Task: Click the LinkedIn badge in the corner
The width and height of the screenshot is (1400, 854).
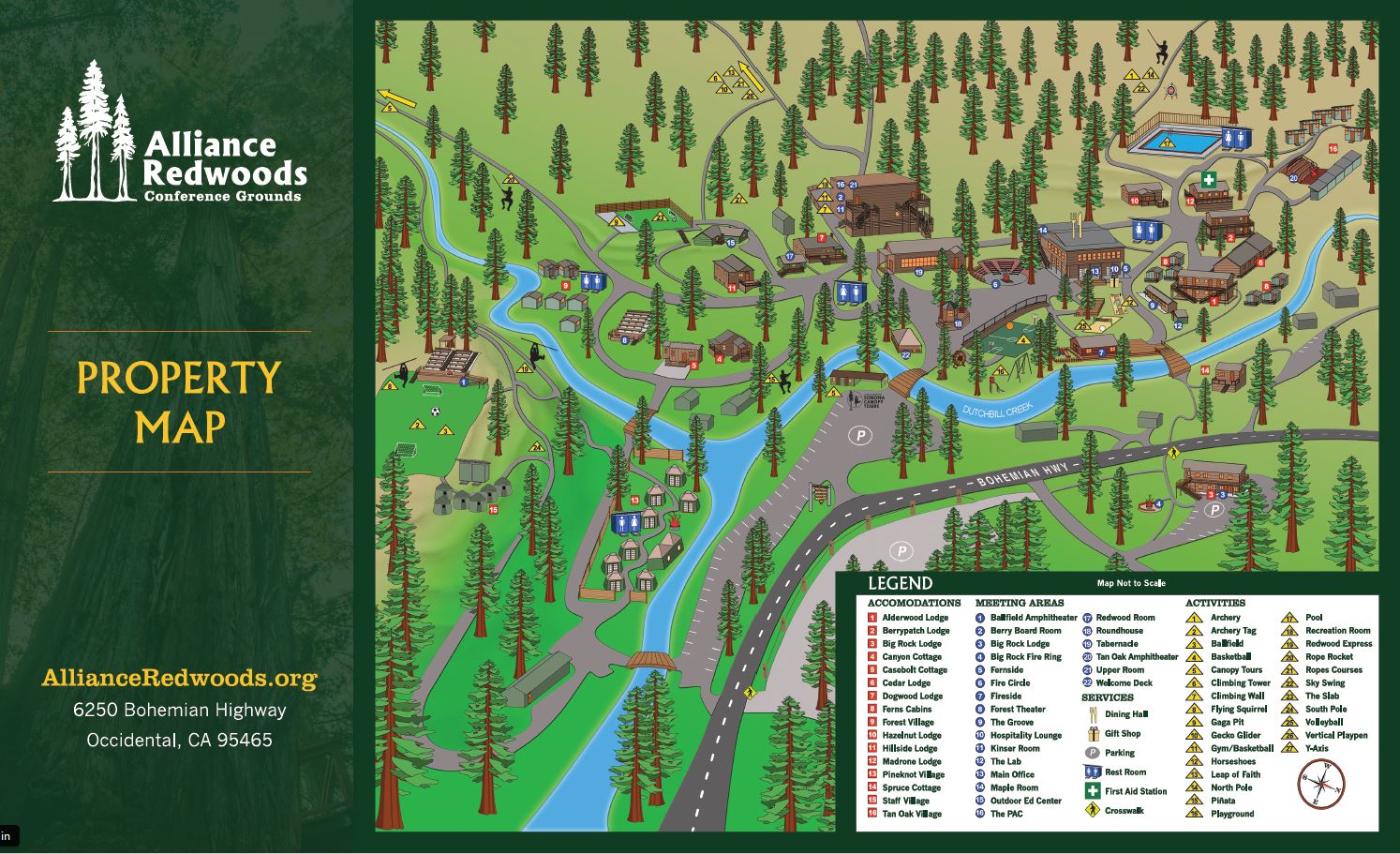Action: (7, 835)
